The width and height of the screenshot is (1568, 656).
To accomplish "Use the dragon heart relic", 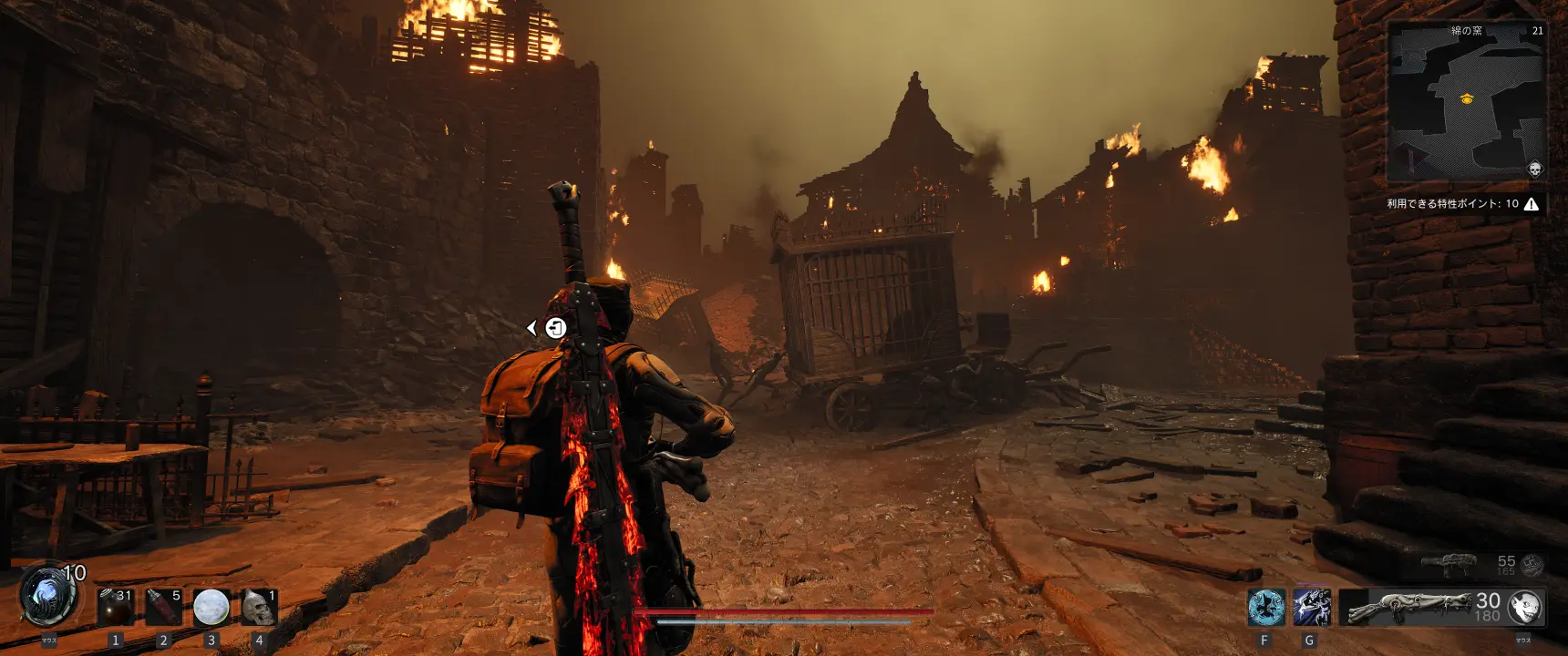I will [x=47, y=598].
